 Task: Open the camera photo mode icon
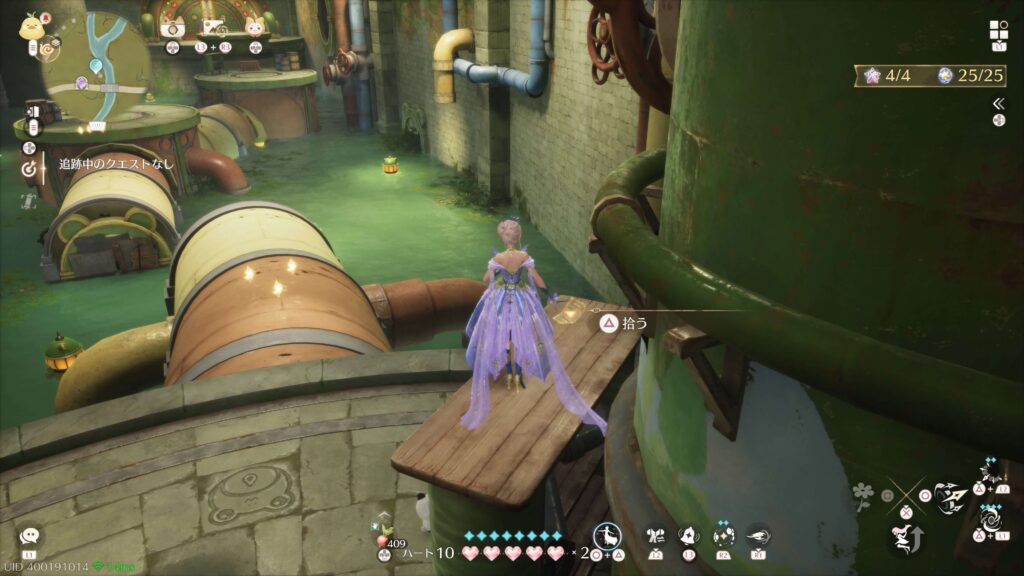pos(172,28)
